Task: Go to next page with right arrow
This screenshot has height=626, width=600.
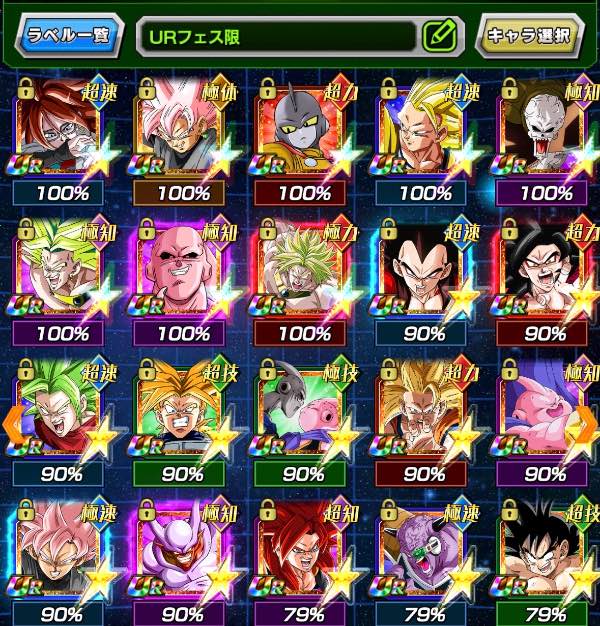Action: [x=588, y=424]
